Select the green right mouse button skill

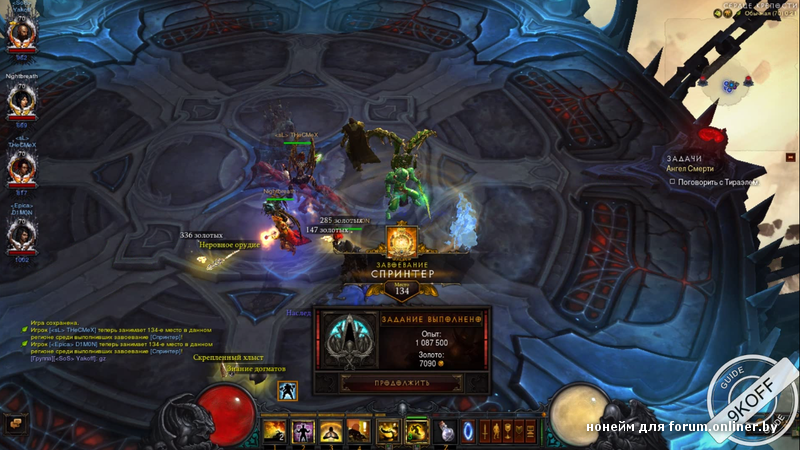pyautogui.click(x=416, y=431)
